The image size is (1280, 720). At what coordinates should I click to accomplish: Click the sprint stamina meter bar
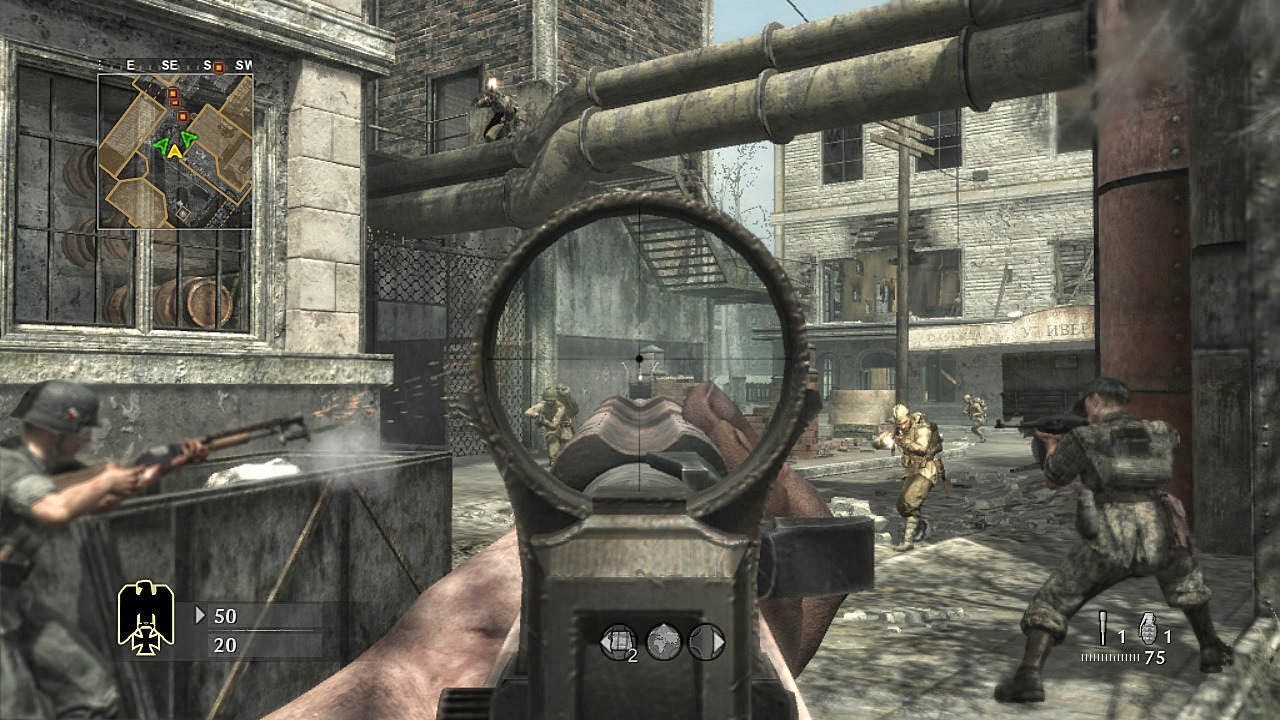coord(1110,656)
